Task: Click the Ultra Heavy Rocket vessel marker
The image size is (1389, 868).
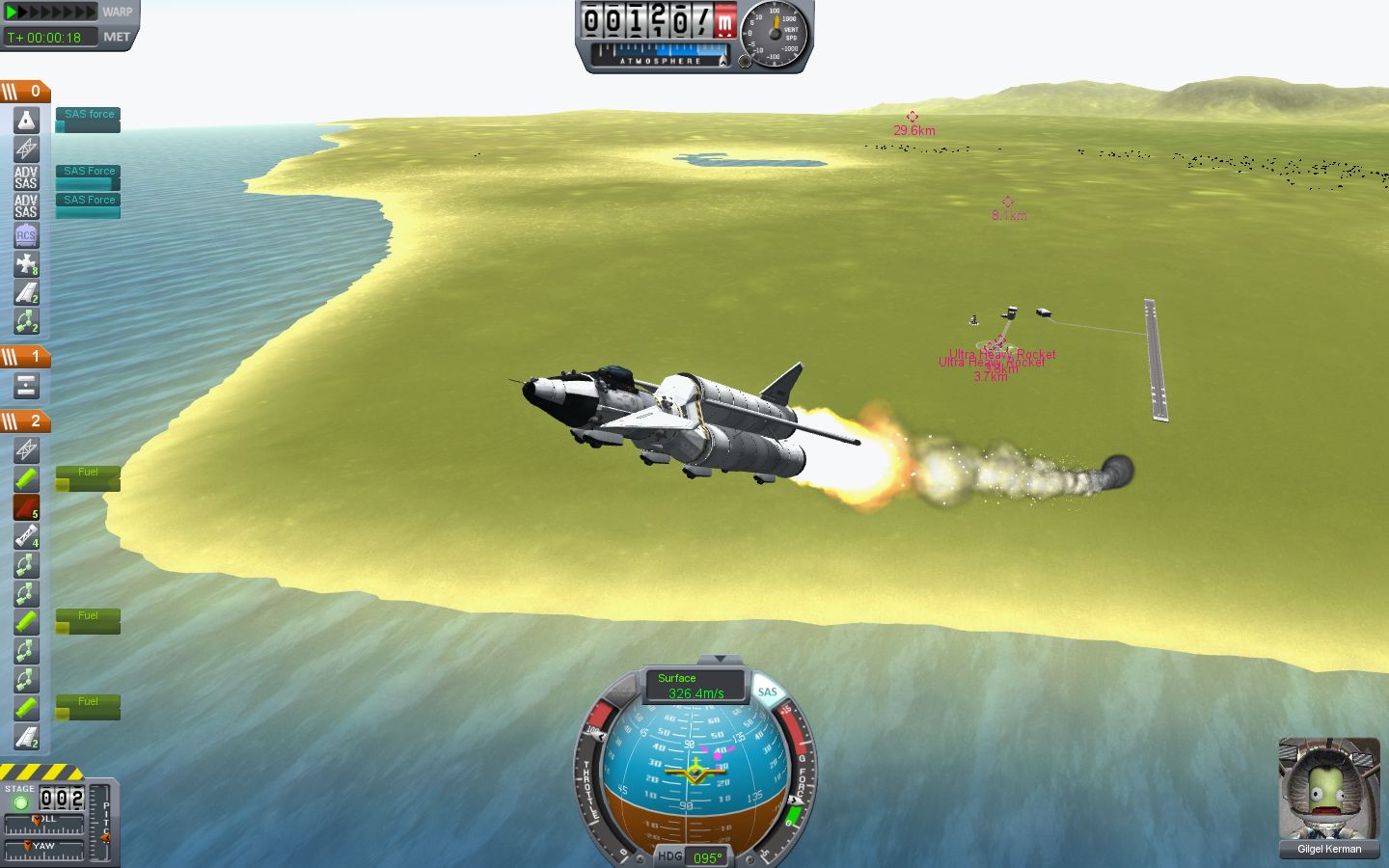Action: pyautogui.click(x=997, y=341)
